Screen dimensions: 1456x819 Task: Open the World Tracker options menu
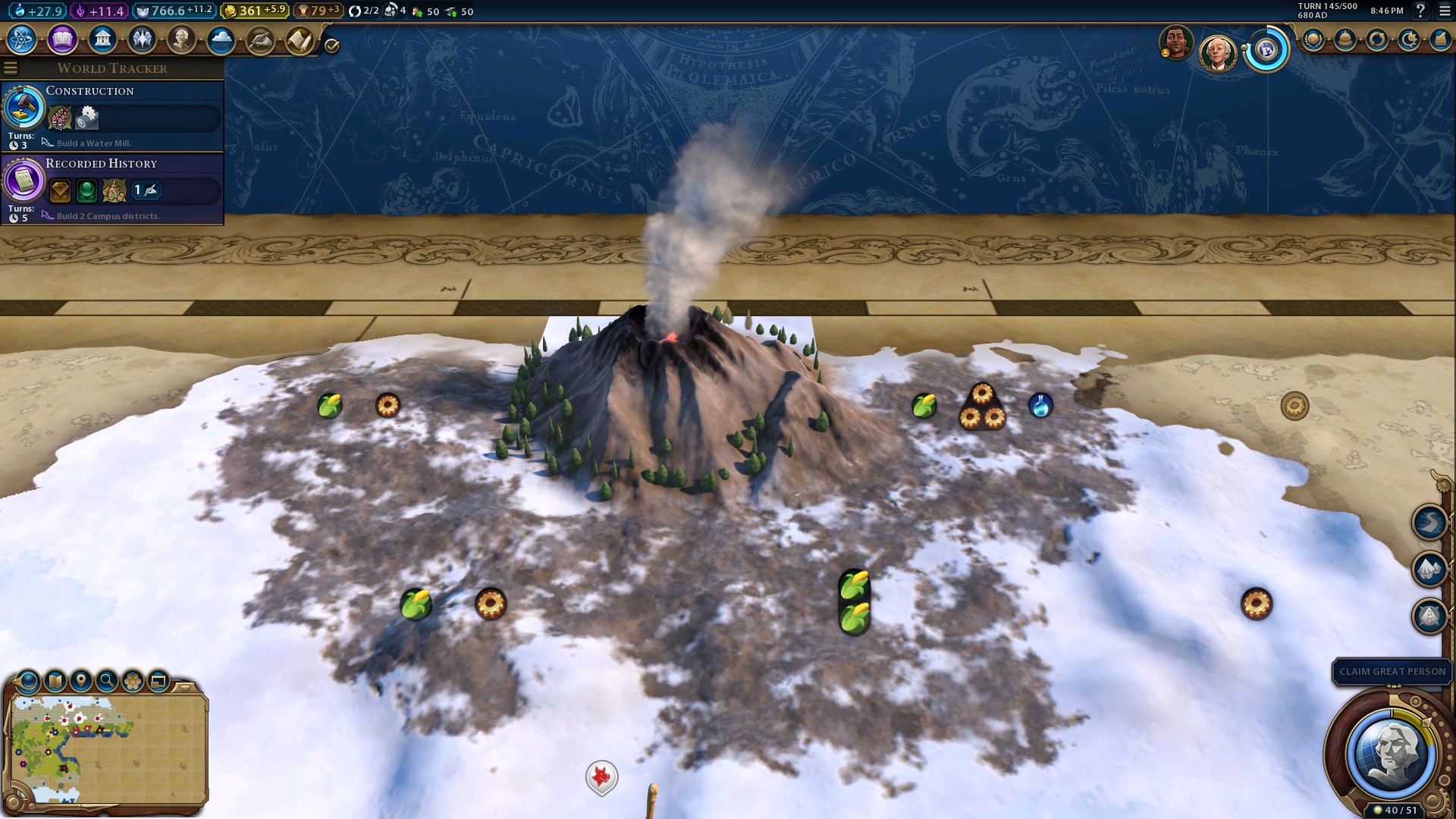point(11,67)
